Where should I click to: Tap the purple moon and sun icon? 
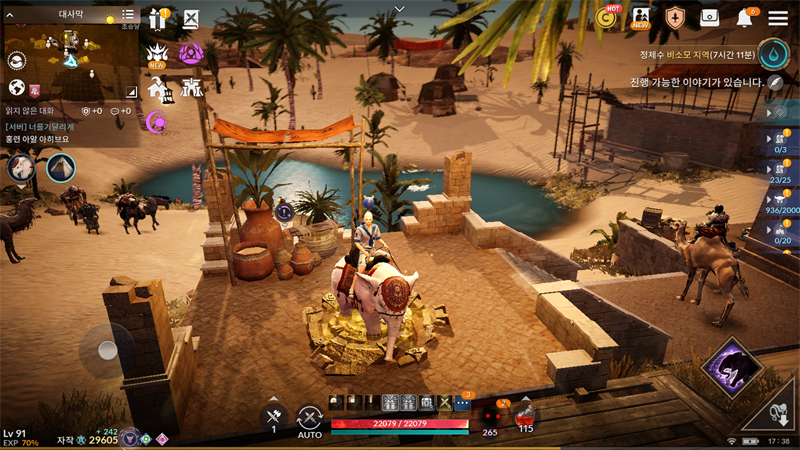pyautogui.click(x=156, y=122)
